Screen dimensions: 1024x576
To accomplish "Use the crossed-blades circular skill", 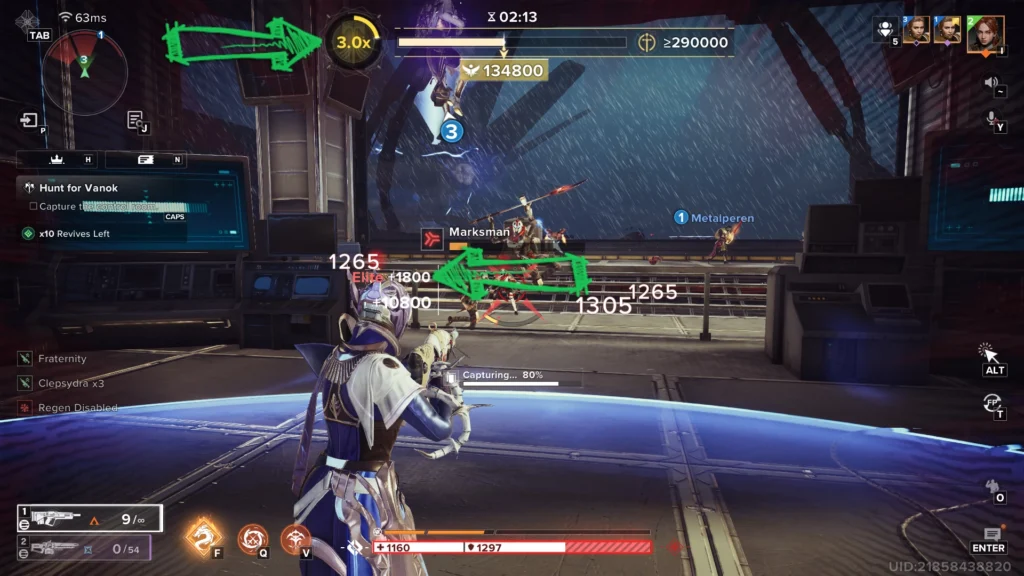I will click(x=252, y=539).
